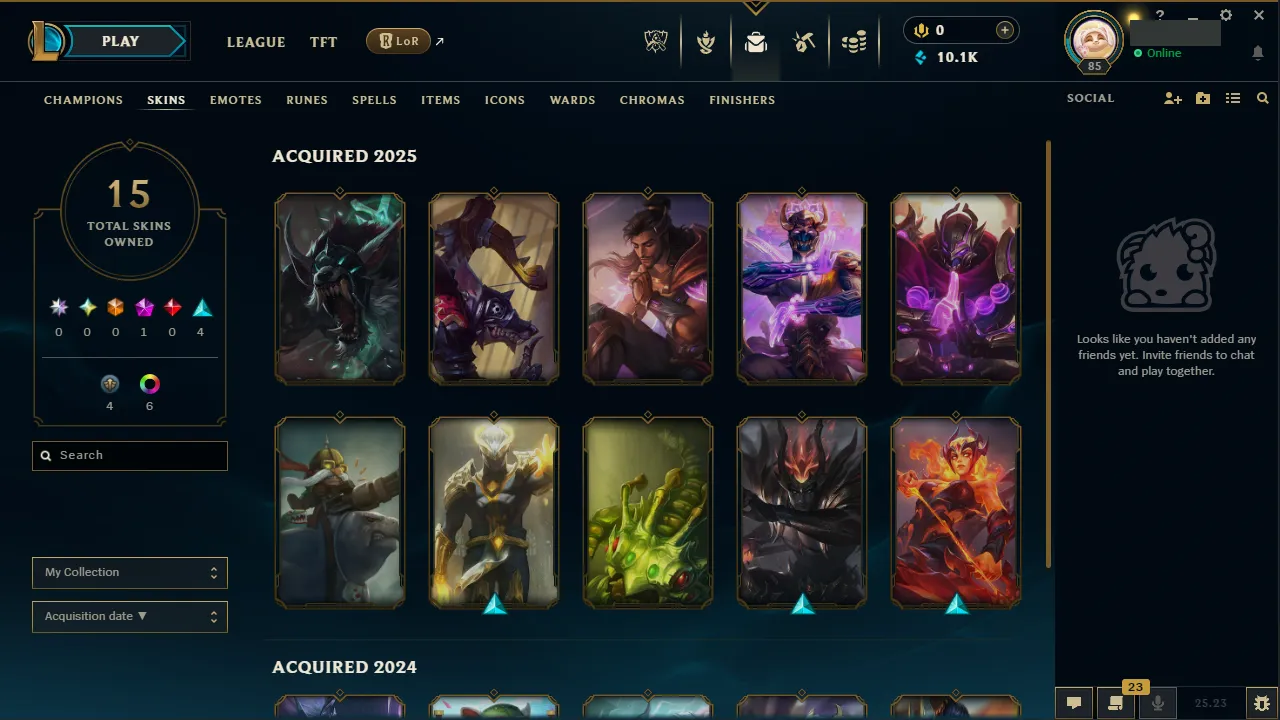
Task: Select the Clash icon
Action: pyautogui.click(x=706, y=41)
